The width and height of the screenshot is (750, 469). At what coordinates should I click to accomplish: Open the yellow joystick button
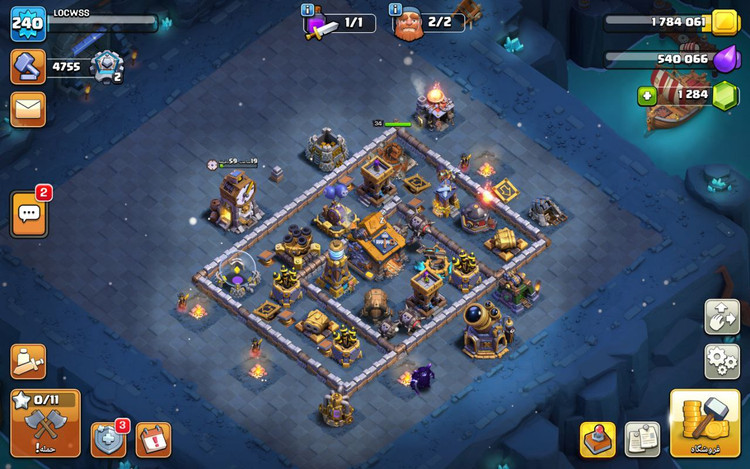coord(597,439)
